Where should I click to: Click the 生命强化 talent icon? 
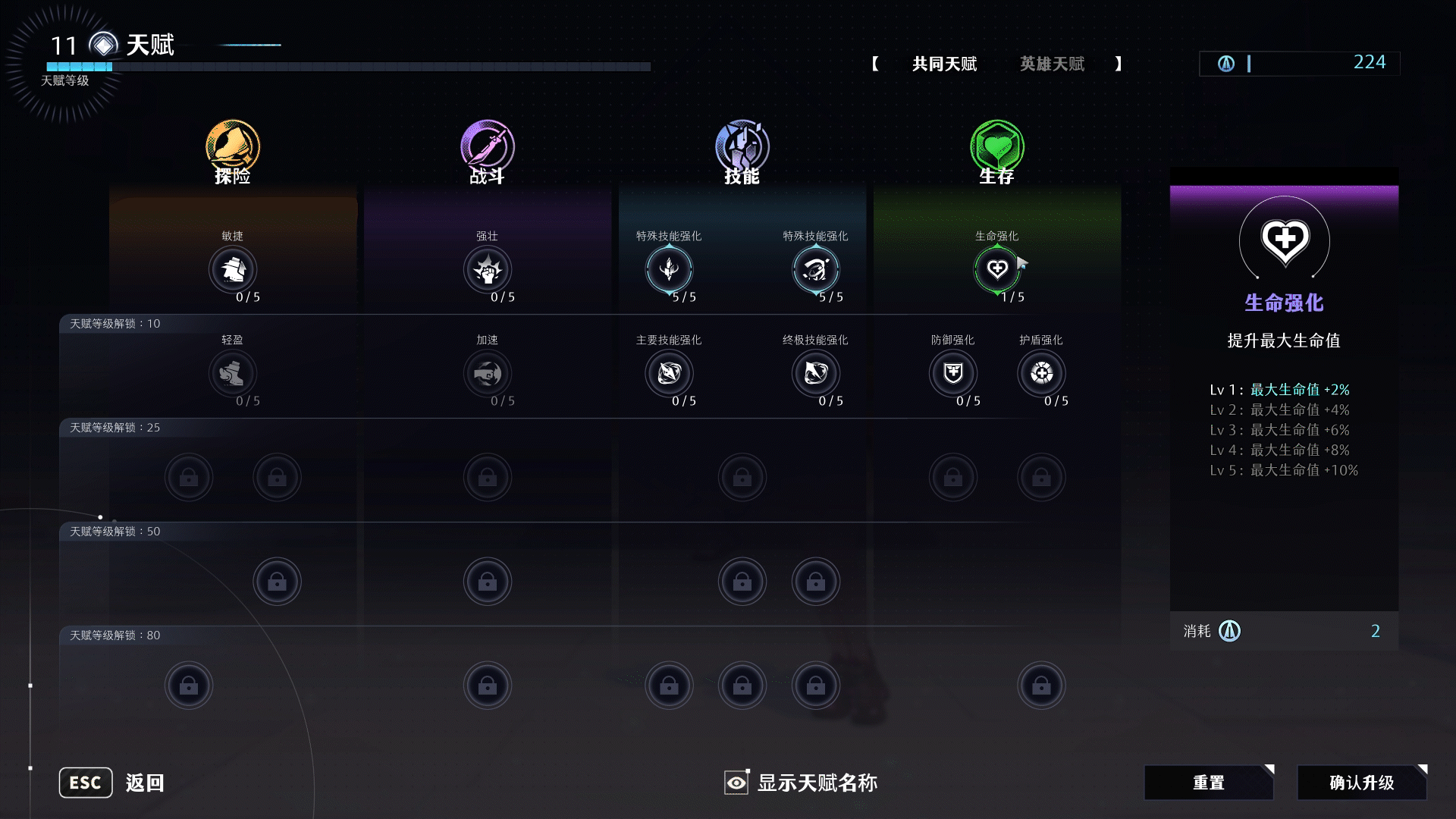tap(997, 270)
